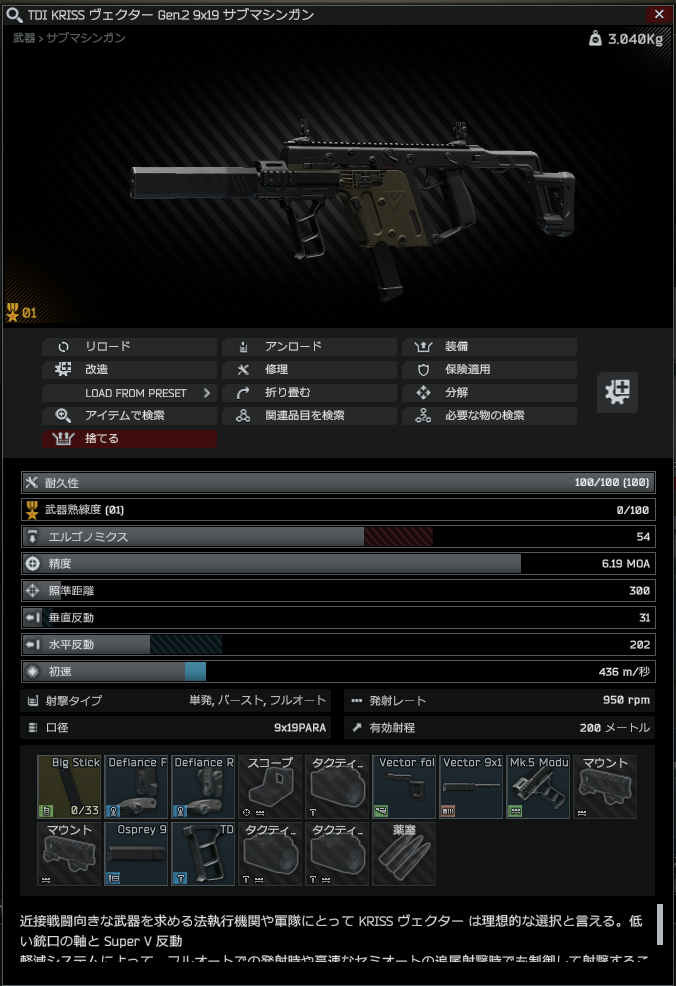
Task: Select the Mk.5 Modular rail slot
Action: [x=538, y=787]
